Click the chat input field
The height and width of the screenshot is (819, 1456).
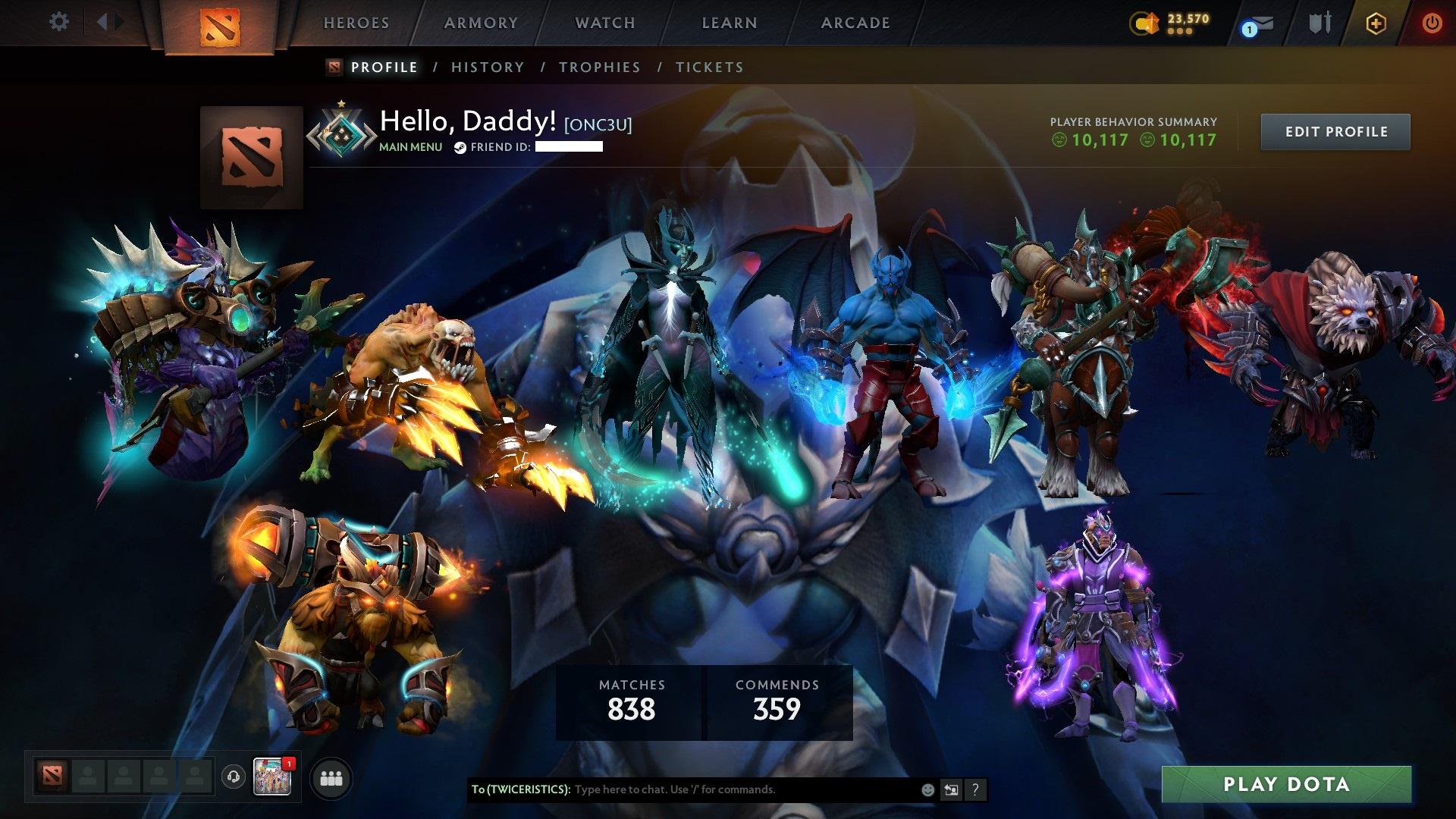coord(728,789)
